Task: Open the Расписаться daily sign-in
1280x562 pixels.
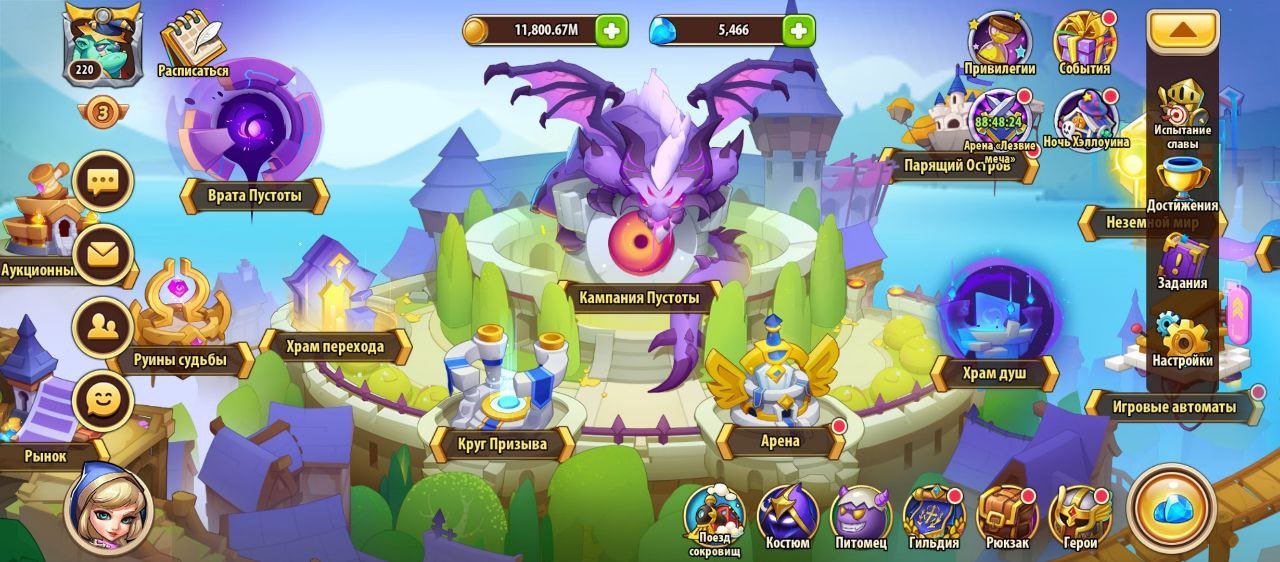Action: click(192, 42)
